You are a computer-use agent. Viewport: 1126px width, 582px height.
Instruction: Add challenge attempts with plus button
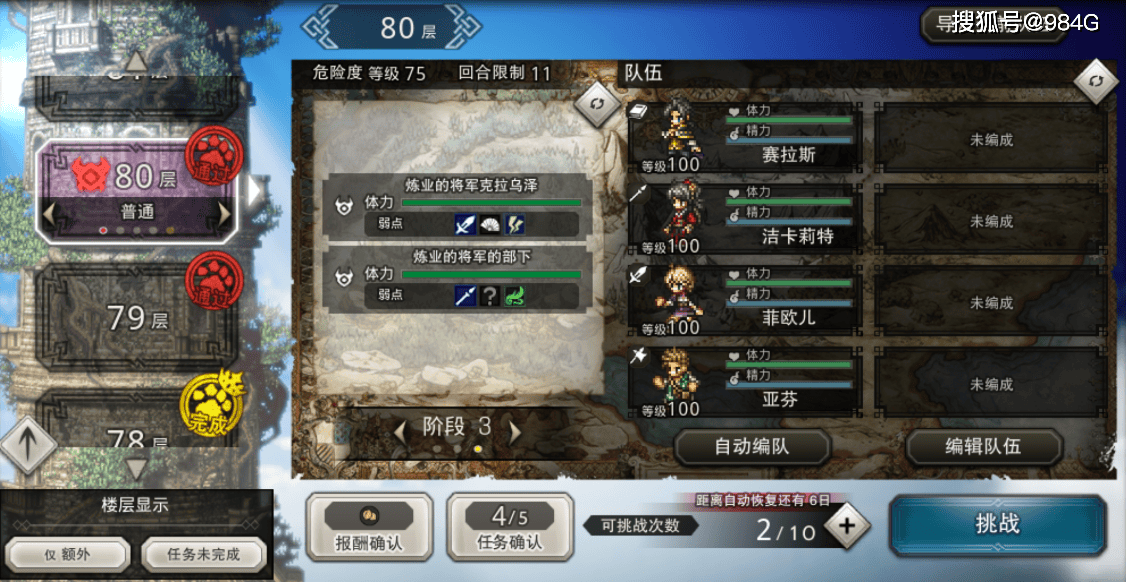[847, 527]
